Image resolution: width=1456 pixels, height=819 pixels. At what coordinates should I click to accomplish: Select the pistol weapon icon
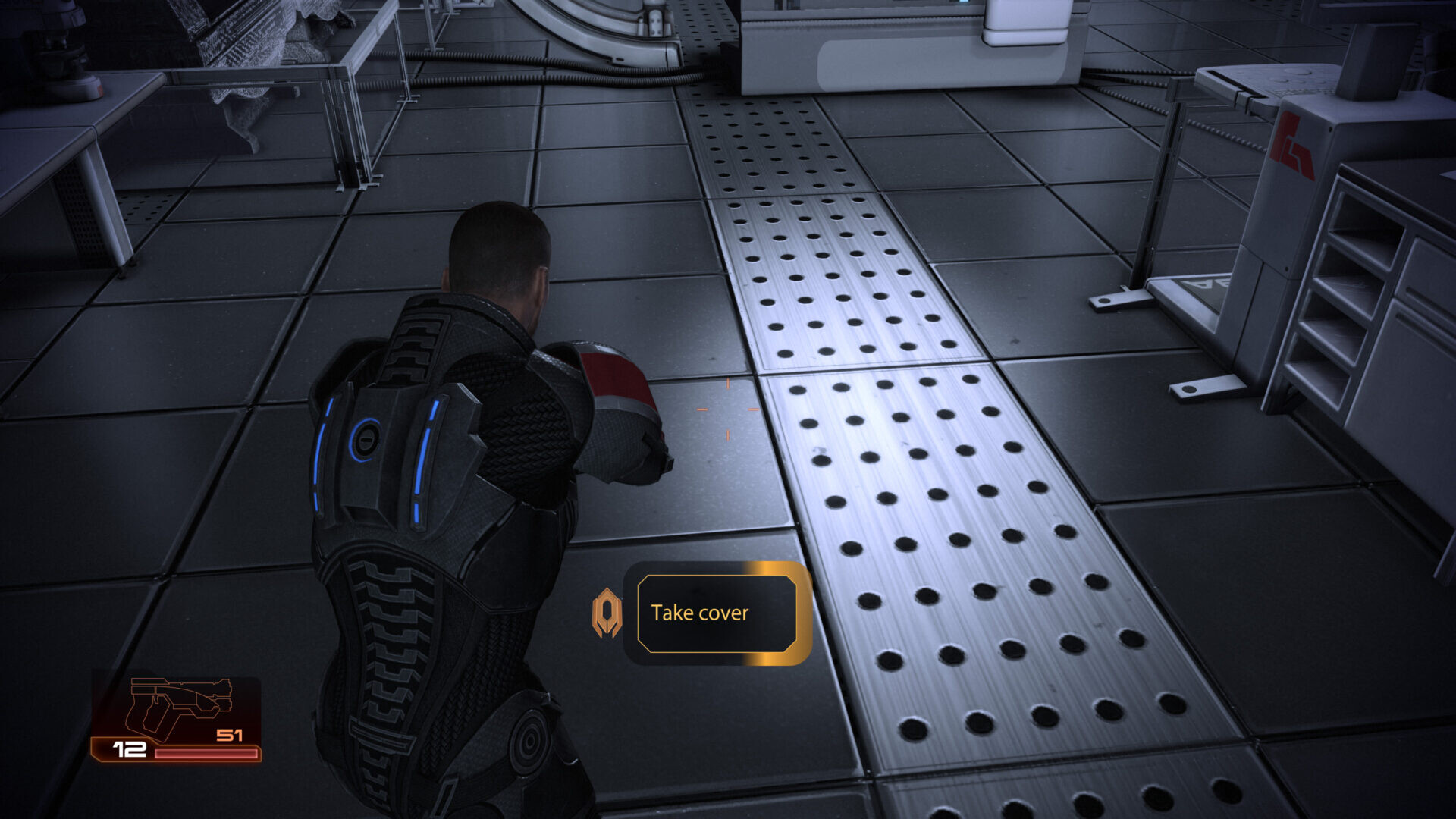(x=178, y=707)
